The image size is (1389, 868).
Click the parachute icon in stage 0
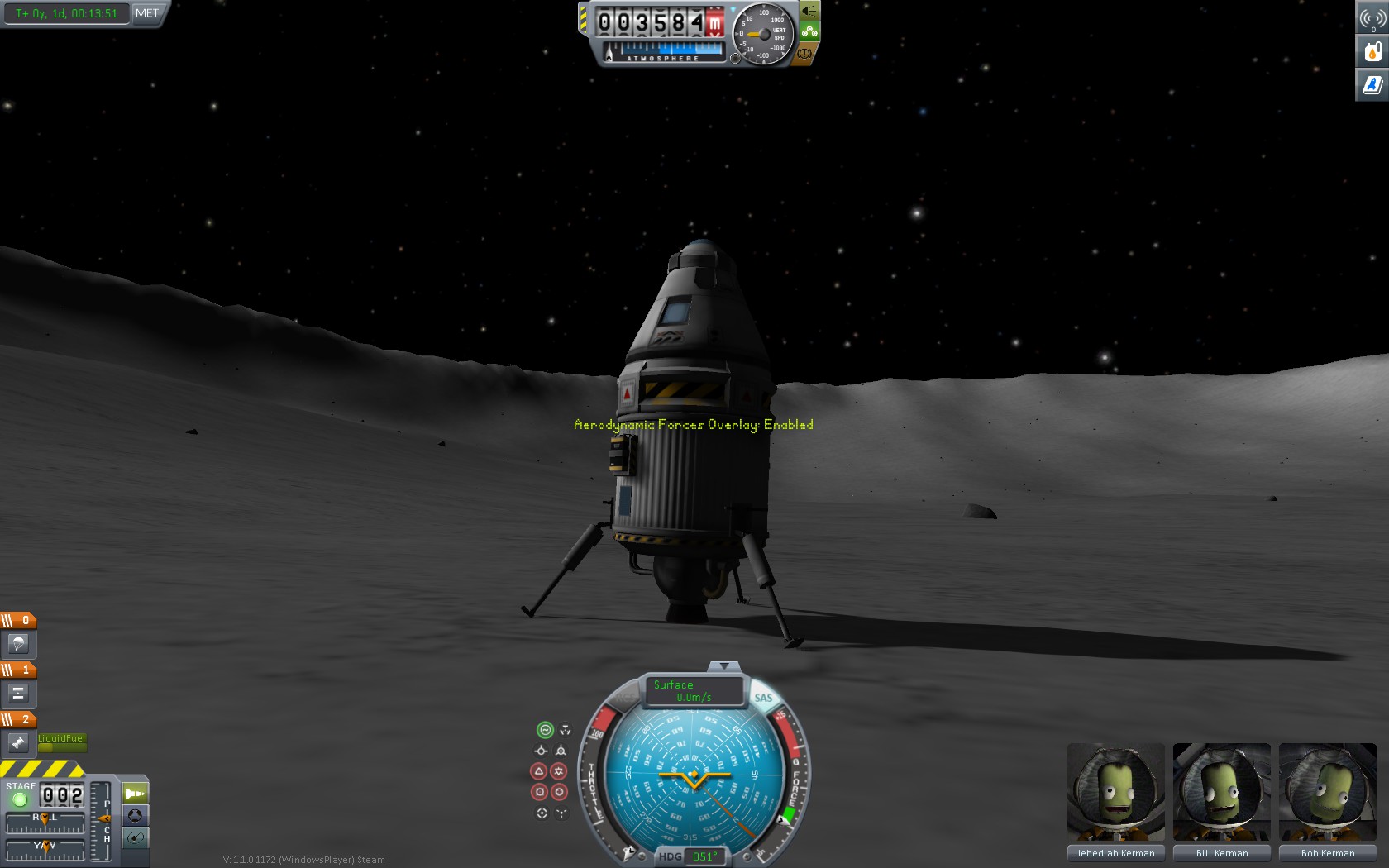pyautogui.click(x=18, y=644)
